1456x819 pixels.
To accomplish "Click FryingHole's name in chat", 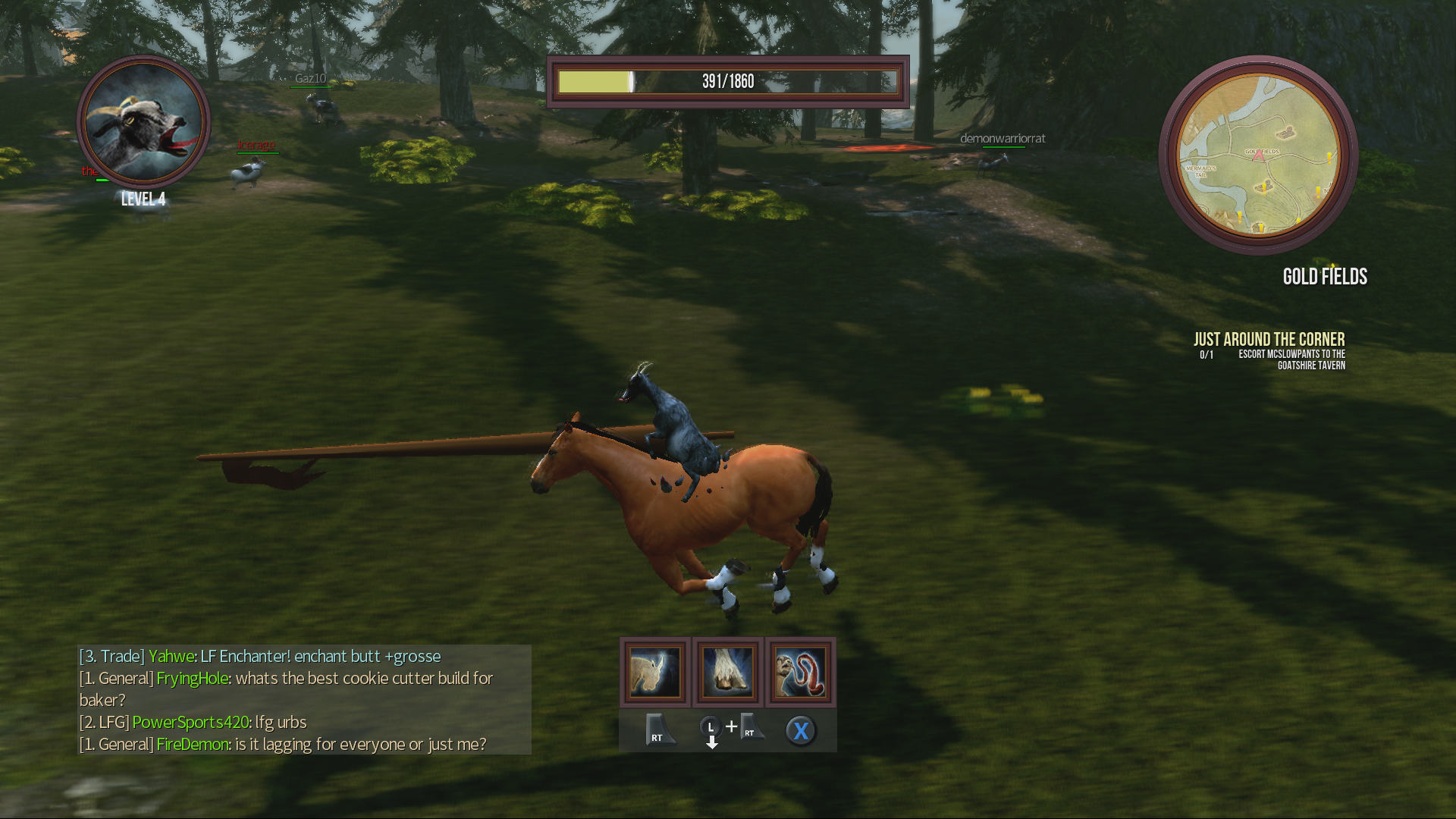I will coord(190,679).
